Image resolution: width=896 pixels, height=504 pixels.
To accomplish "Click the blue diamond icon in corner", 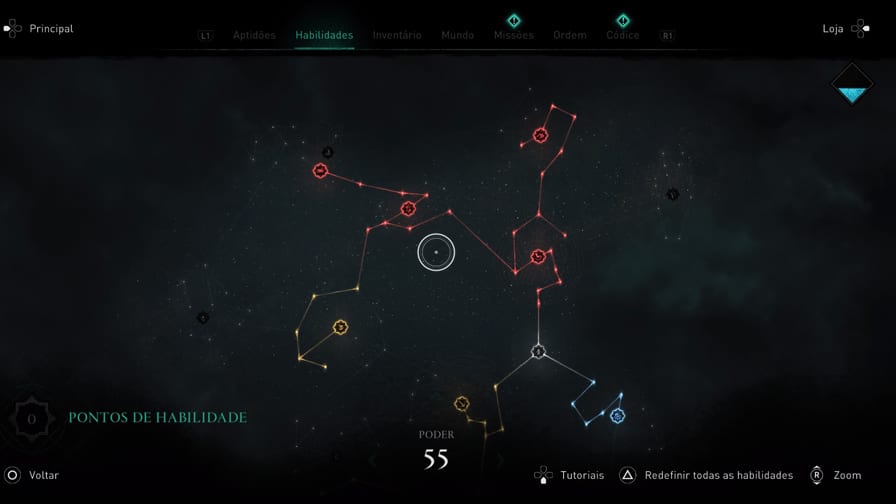I will [852, 85].
